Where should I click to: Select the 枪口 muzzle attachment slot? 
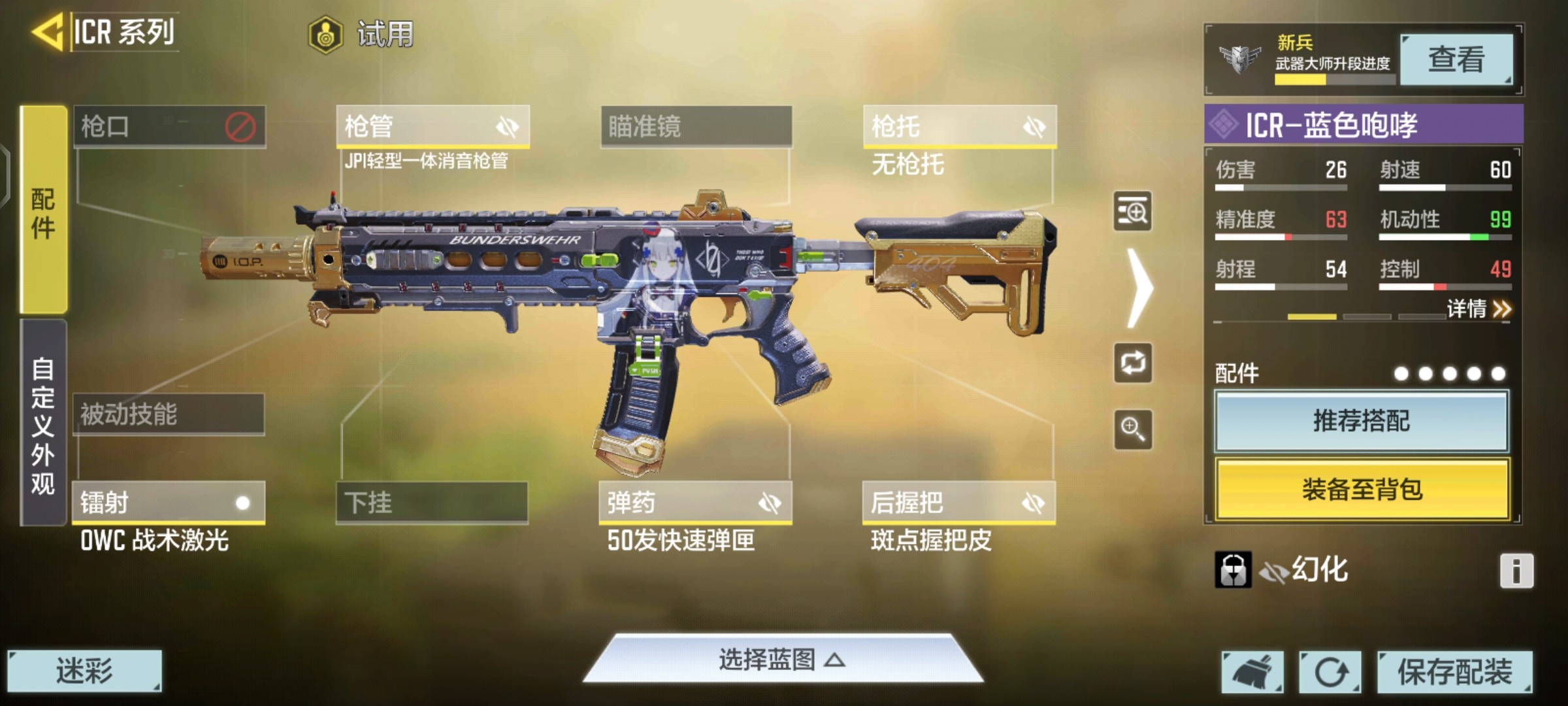pyautogui.click(x=169, y=126)
